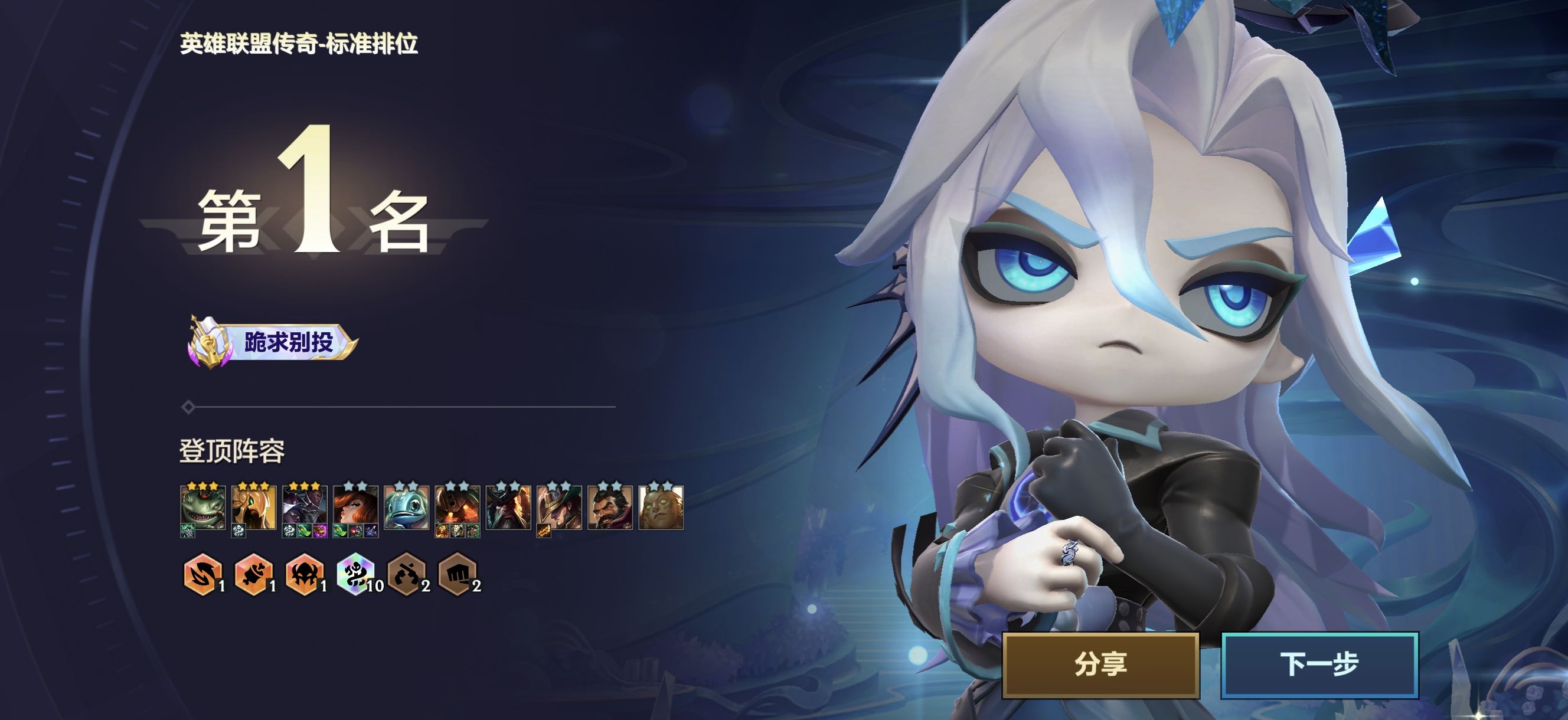
Task: Select the Tahm Kench champion portrait
Action: click(202, 506)
